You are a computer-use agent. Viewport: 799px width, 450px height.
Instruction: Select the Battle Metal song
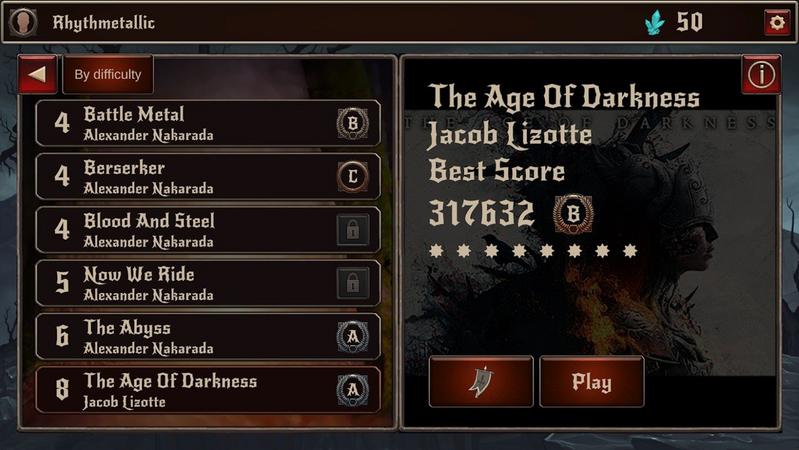pyautogui.click(x=207, y=123)
